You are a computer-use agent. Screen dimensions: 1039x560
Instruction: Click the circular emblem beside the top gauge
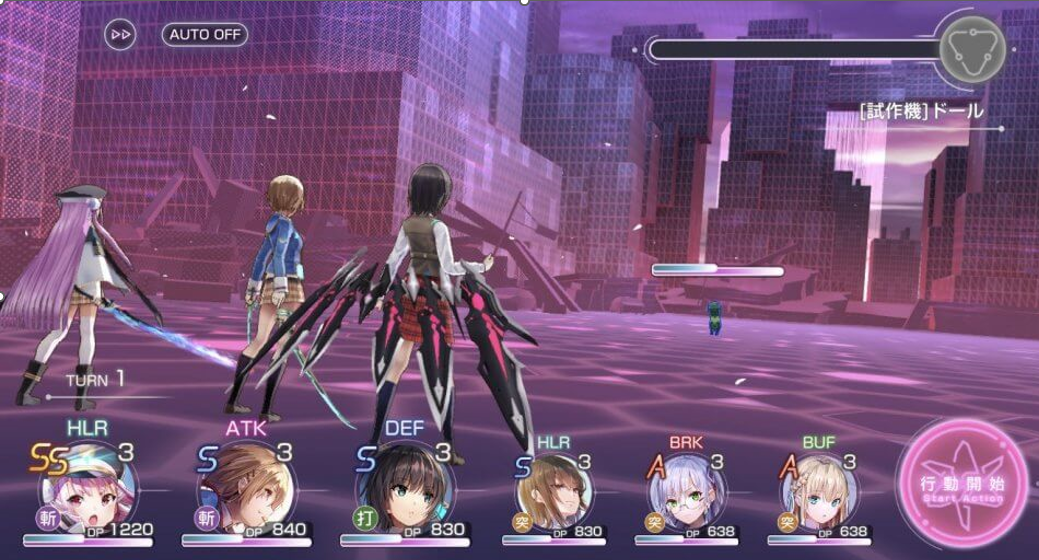pyautogui.click(x=972, y=51)
